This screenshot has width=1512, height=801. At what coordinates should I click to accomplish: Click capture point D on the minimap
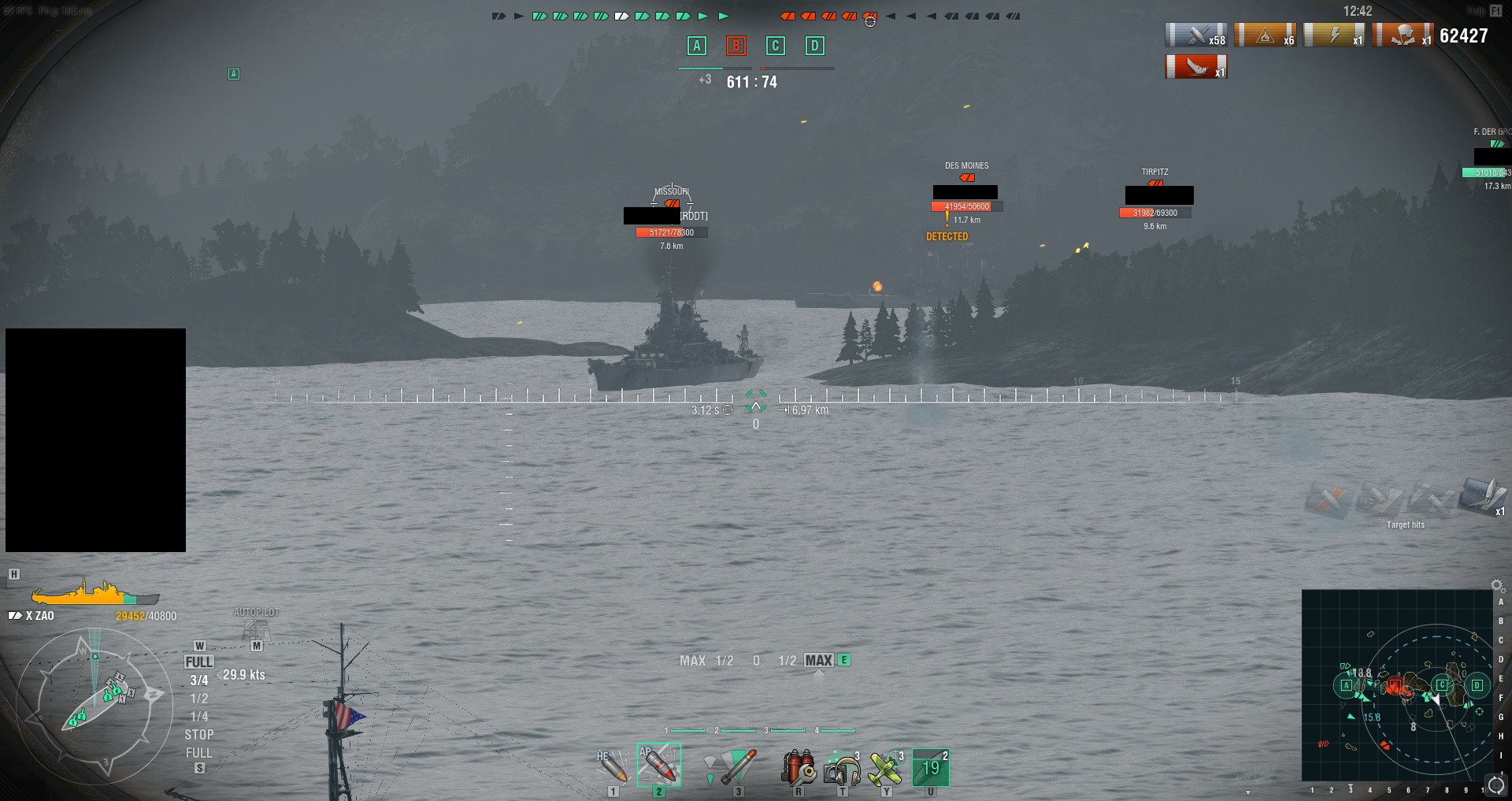coord(1477,685)
